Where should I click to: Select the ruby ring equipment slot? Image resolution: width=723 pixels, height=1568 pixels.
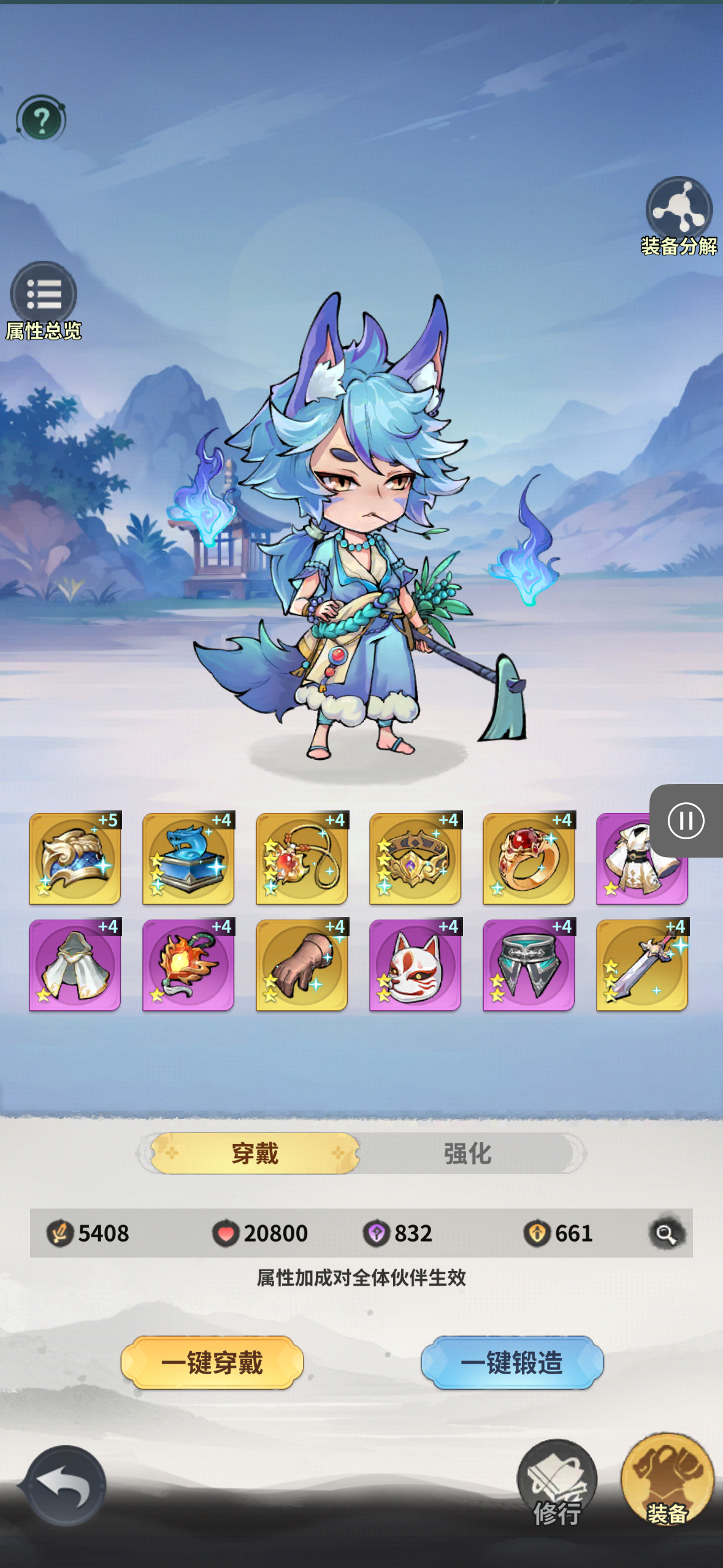point(529,859)
